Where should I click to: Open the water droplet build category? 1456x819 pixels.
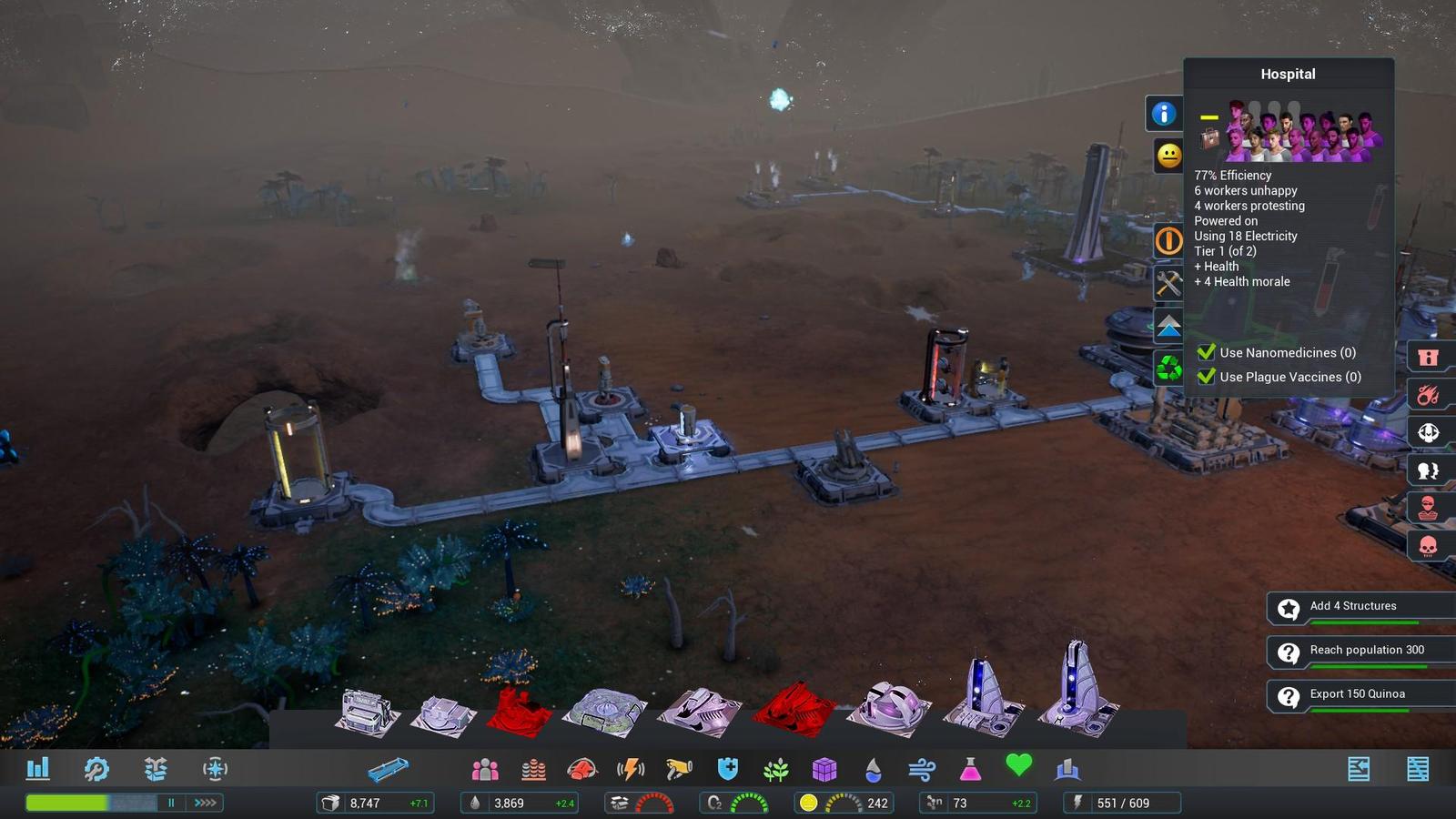(874, 770)
